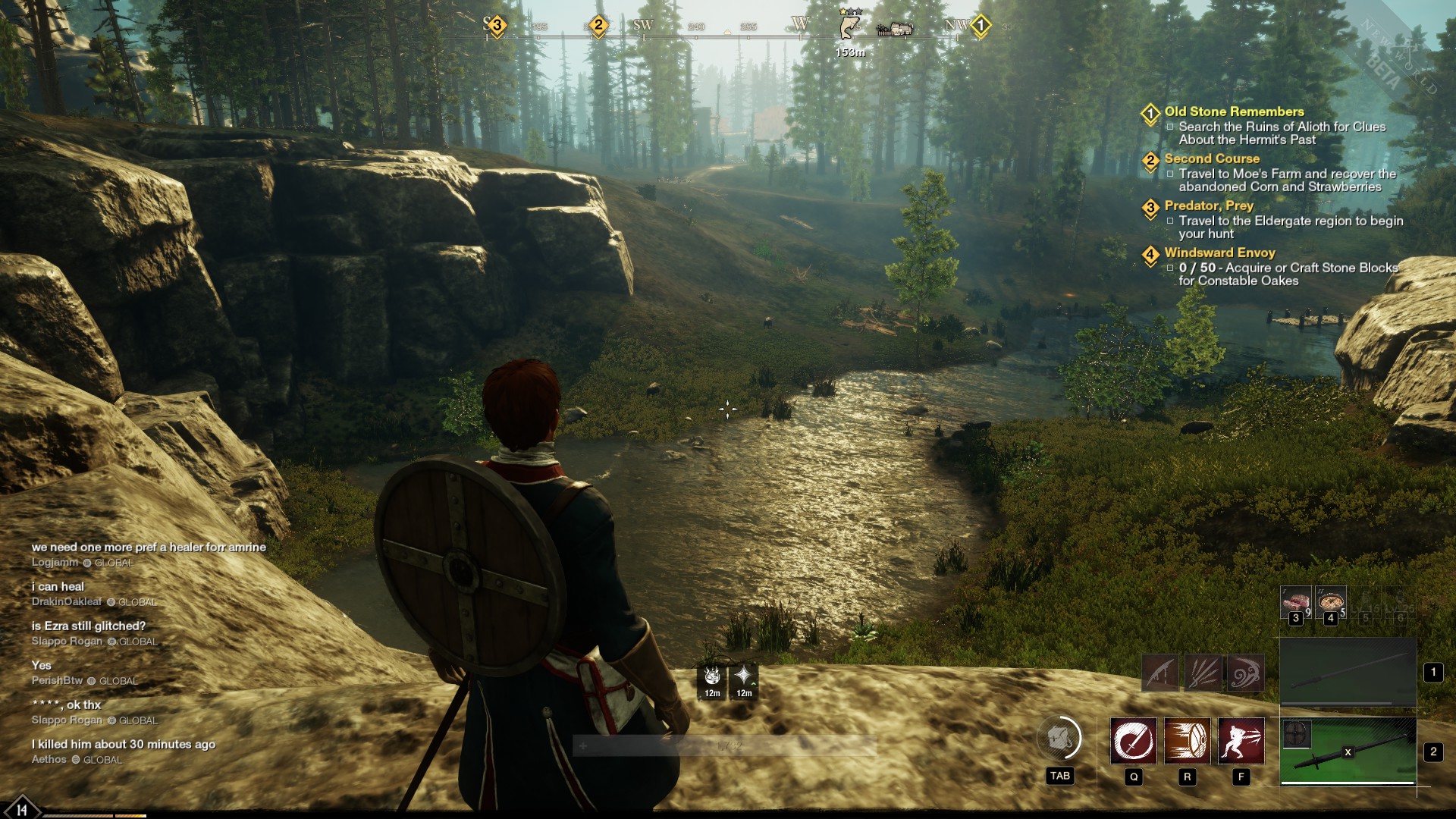Click the Predator, Prey quest objective
The height and width of the screenshot is (819, 1456).
click(1290, 227)
